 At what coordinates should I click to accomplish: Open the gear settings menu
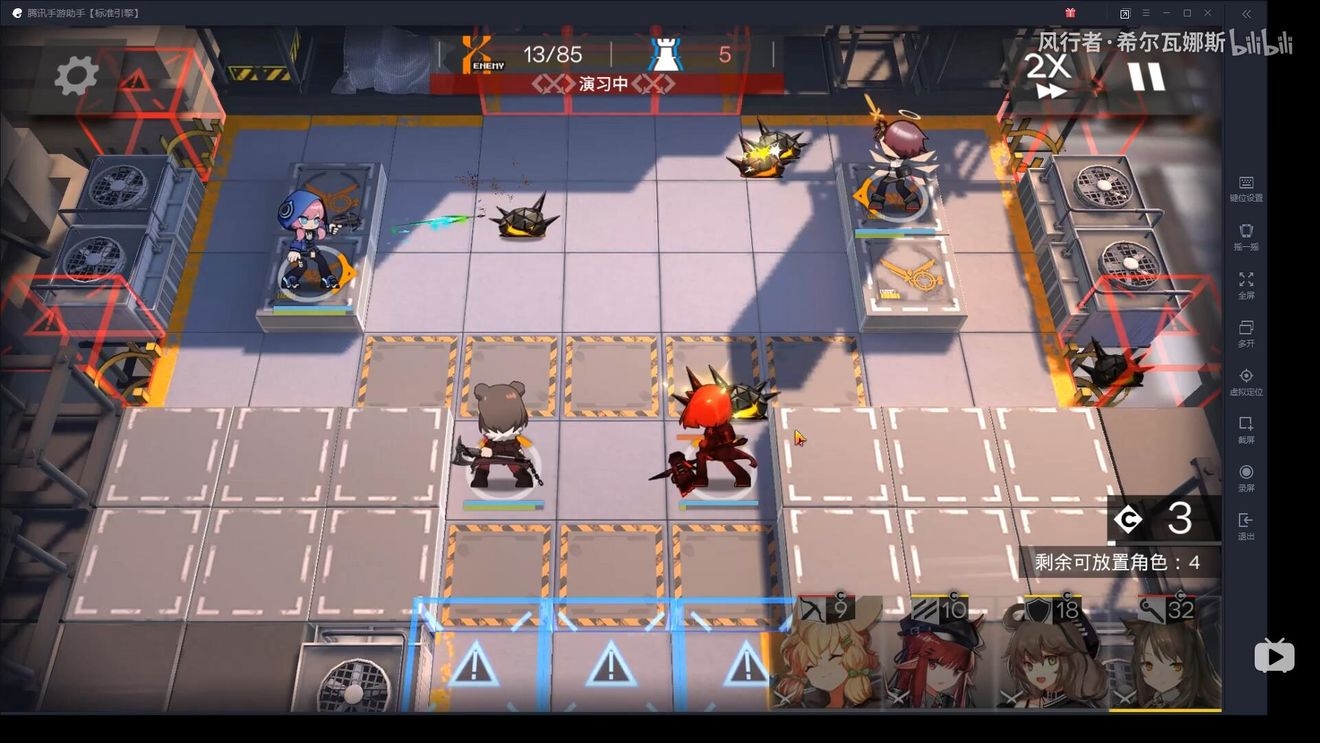pyautogui.click(x=76, y=75)
